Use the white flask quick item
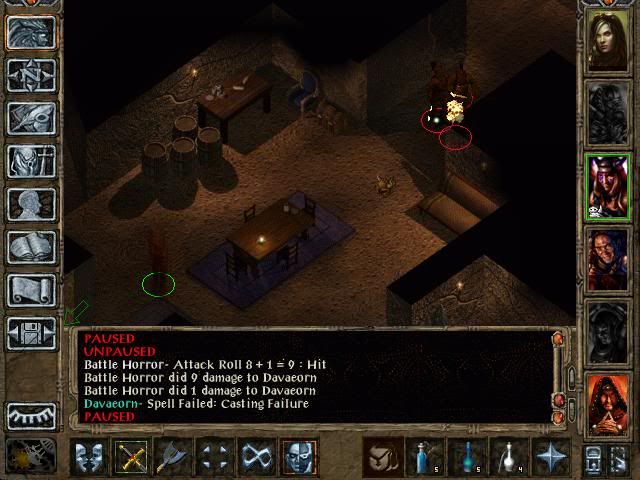Viewport: 640px width, 480px height. [507, 458]
